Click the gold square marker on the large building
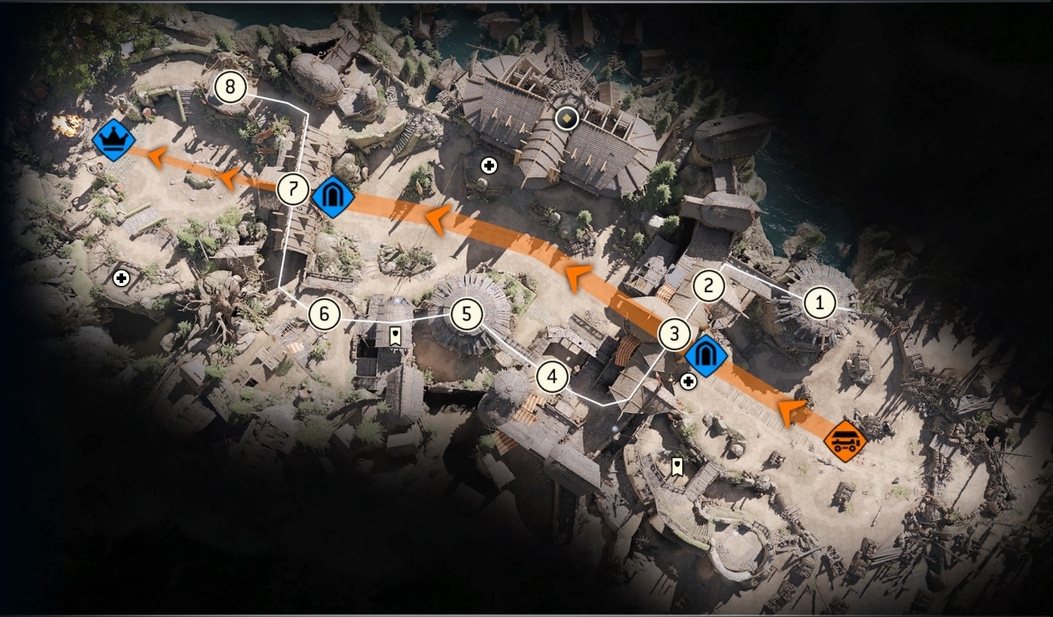 pyautogui.click(x=567, y=119)
